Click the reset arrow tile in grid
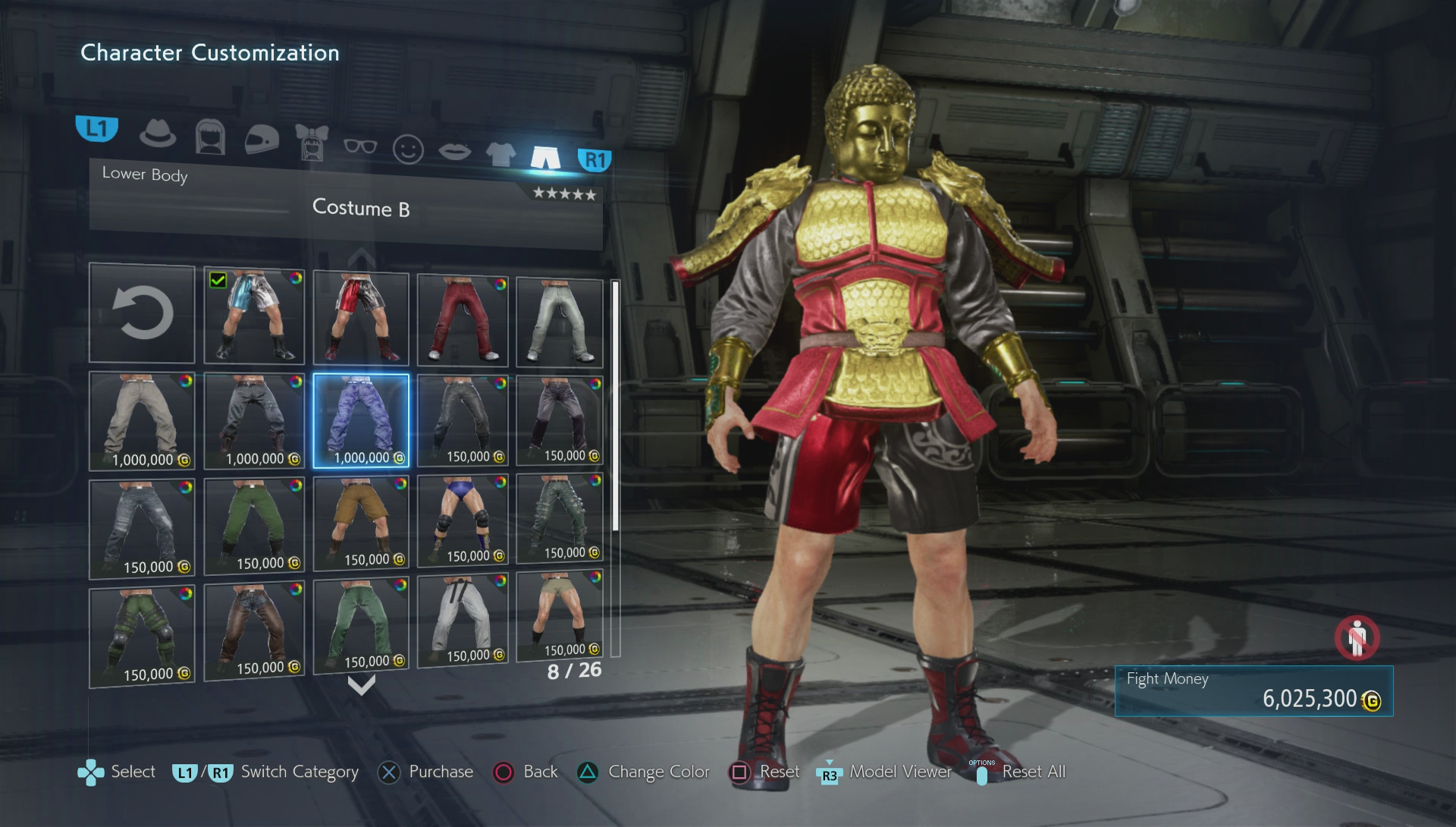 pyautogui.click(x=142, y=313)
